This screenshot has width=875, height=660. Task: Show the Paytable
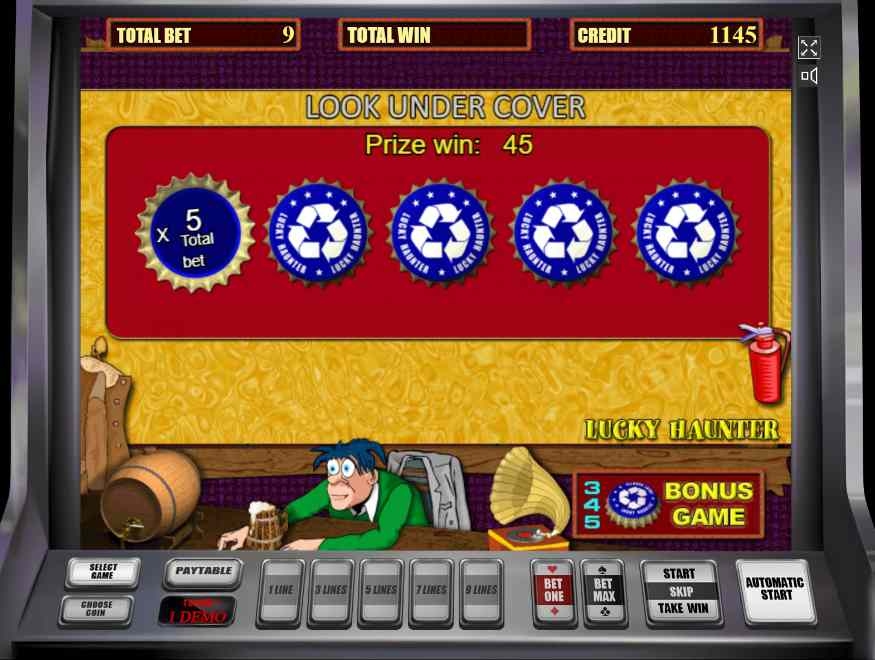click(203, 572)
